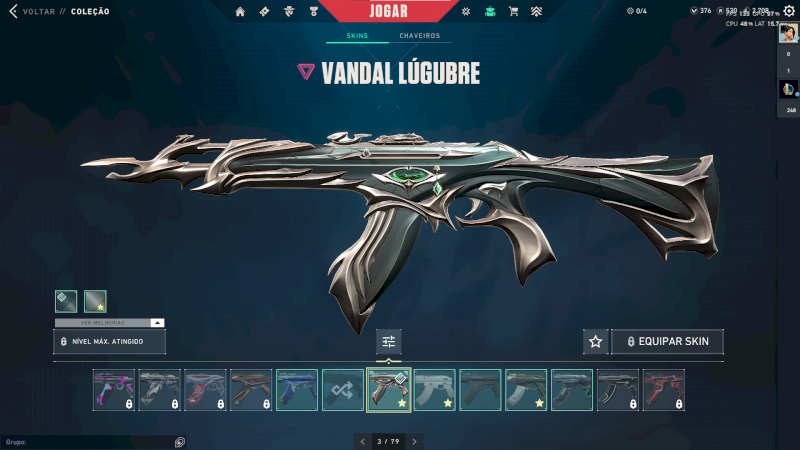Image resolution: width=800 pixels, height=450 pixels.
Task: Go to the next skins page arrow
Action: [x=414, y=441]
